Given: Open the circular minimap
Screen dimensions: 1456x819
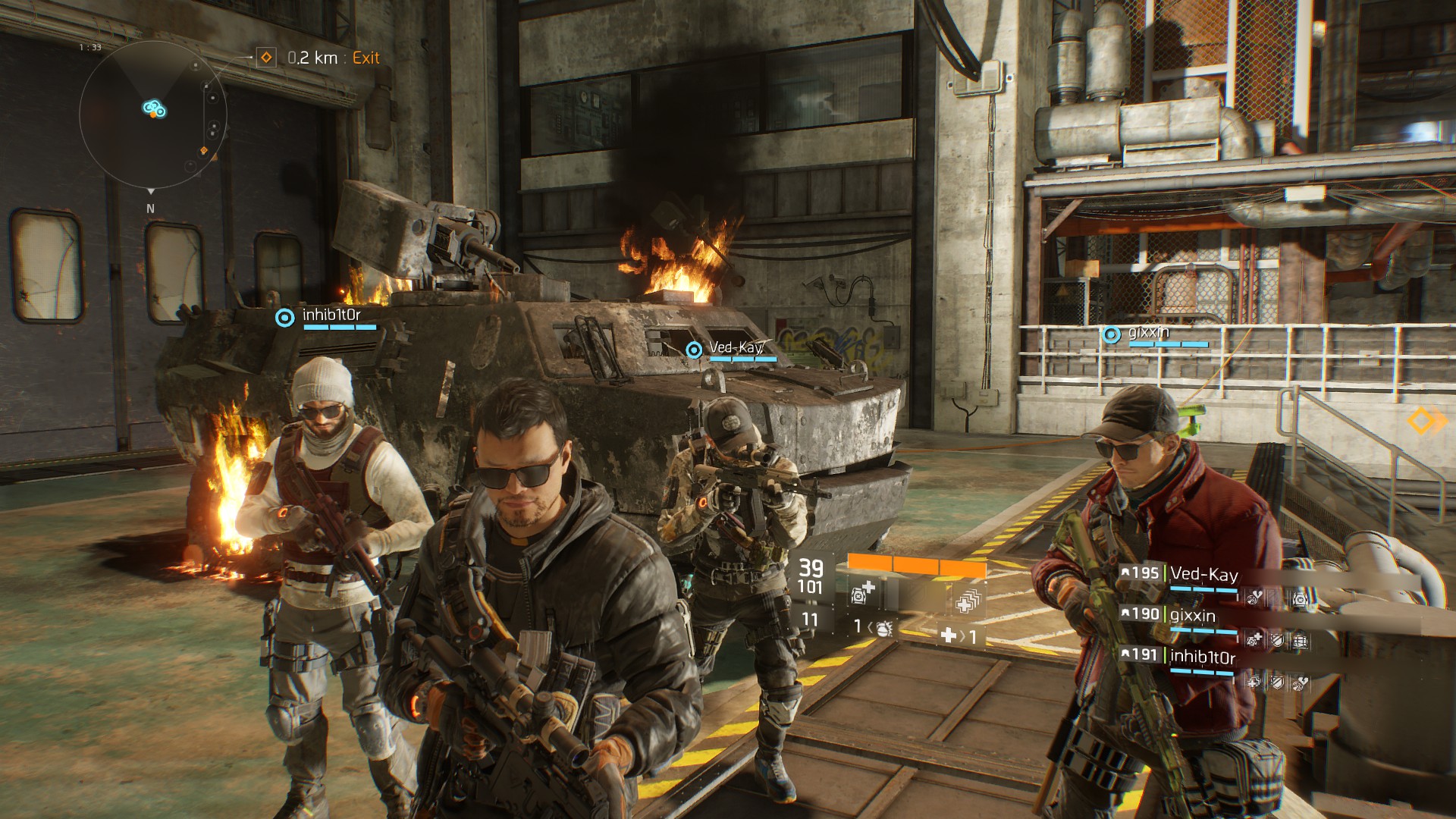Looking at the screenshot, I should [x=152, y=115].
